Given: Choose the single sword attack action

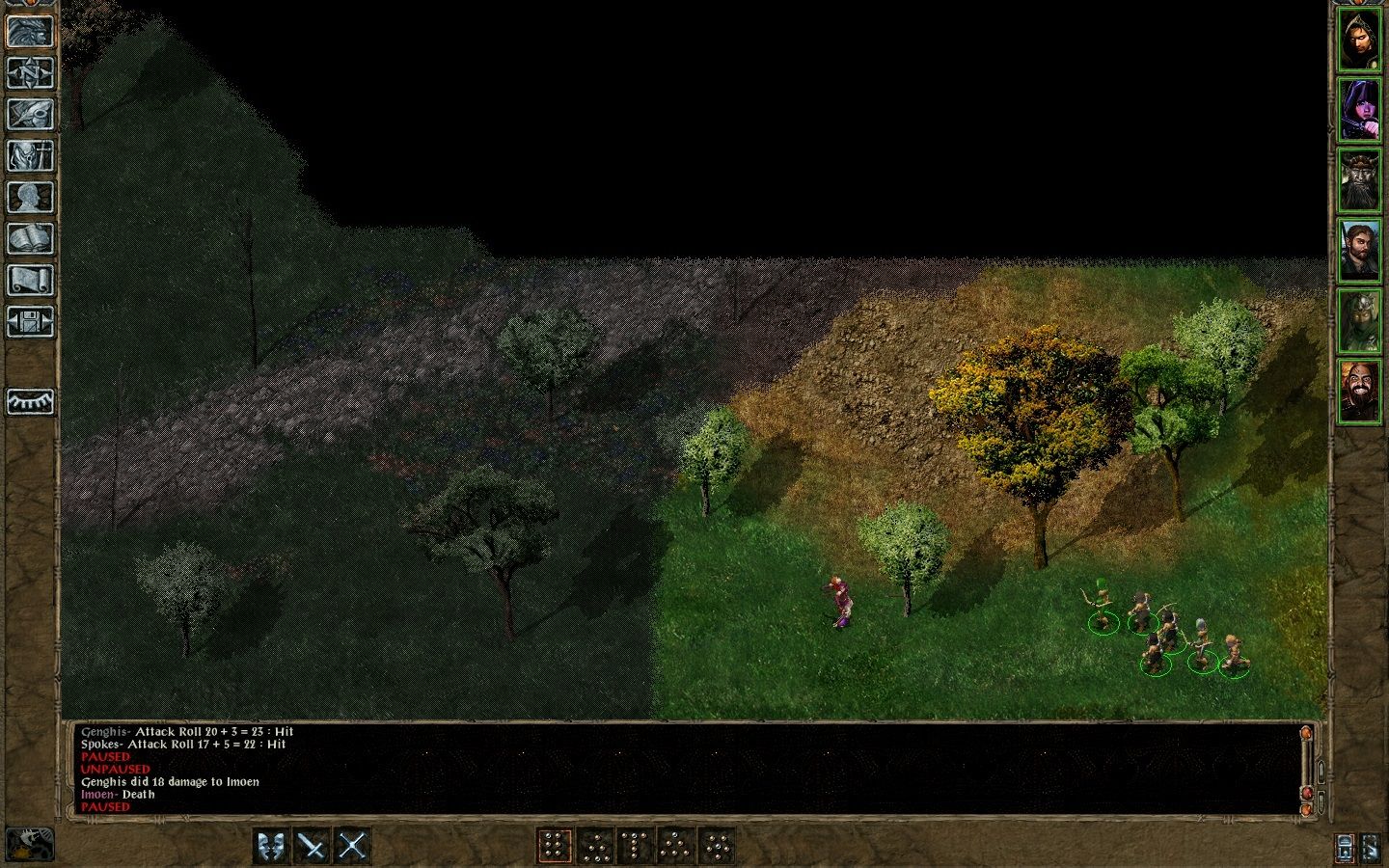Looking at the screenshot, I should [313, 847].
